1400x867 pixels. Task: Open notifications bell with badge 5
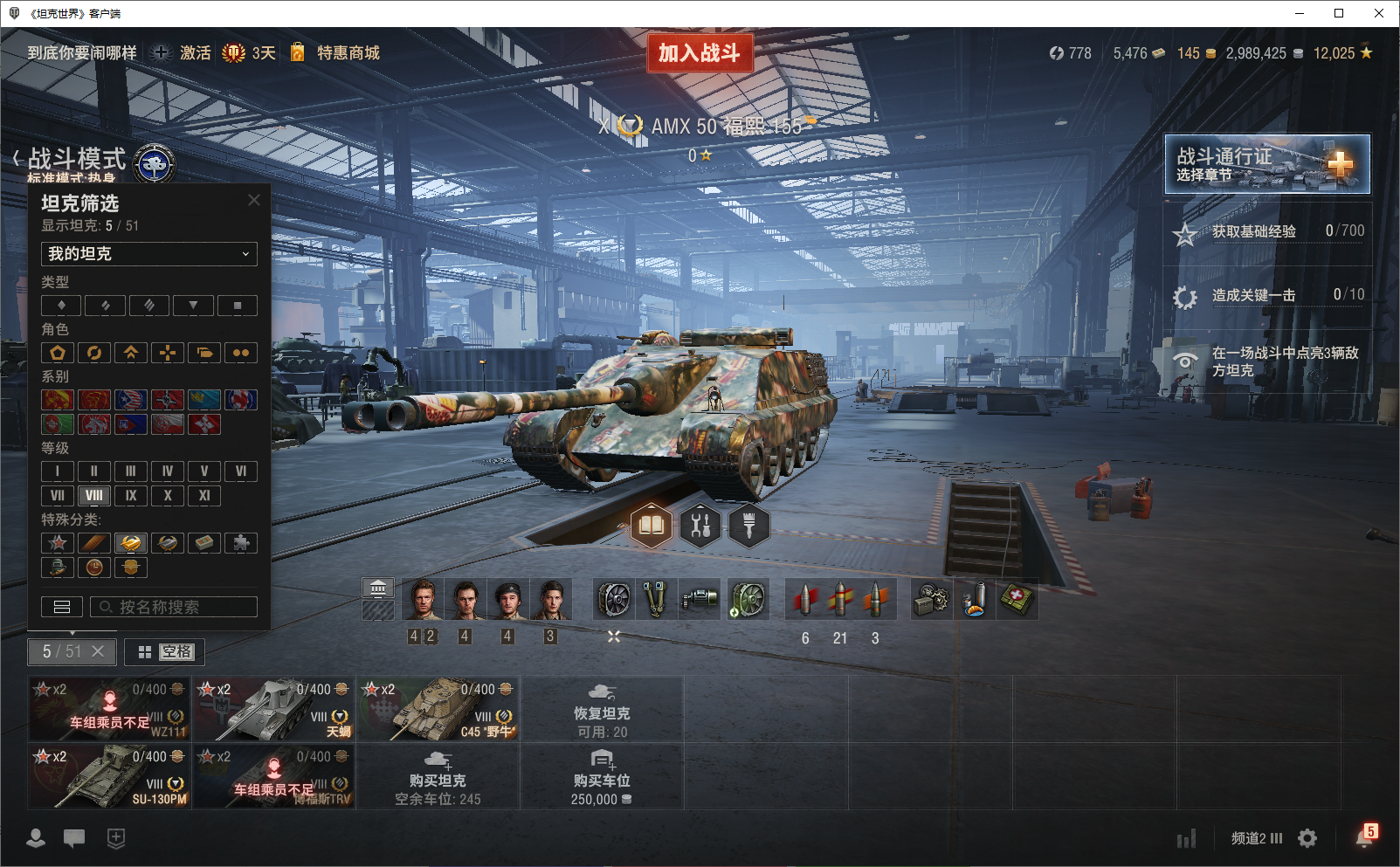(1364, 837)
